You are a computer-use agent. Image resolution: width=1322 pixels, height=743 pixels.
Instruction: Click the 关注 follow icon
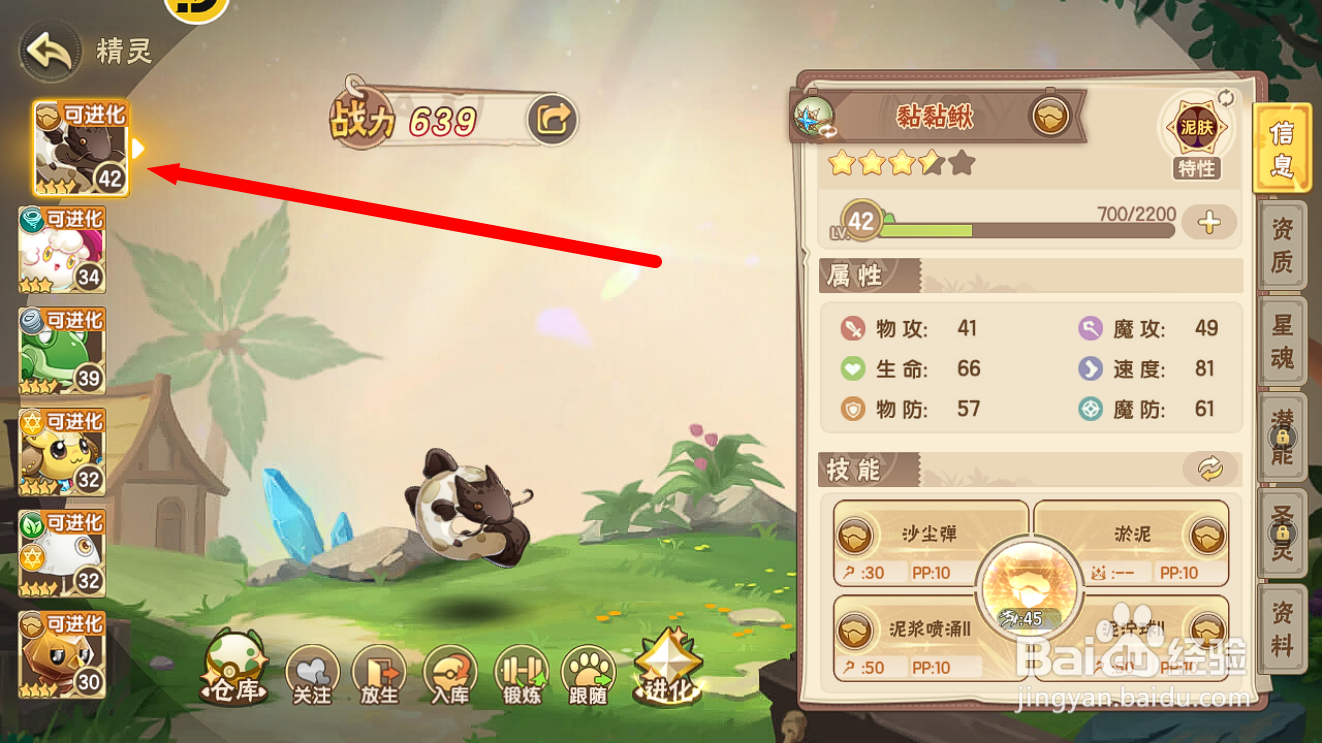tap(311, 675)
